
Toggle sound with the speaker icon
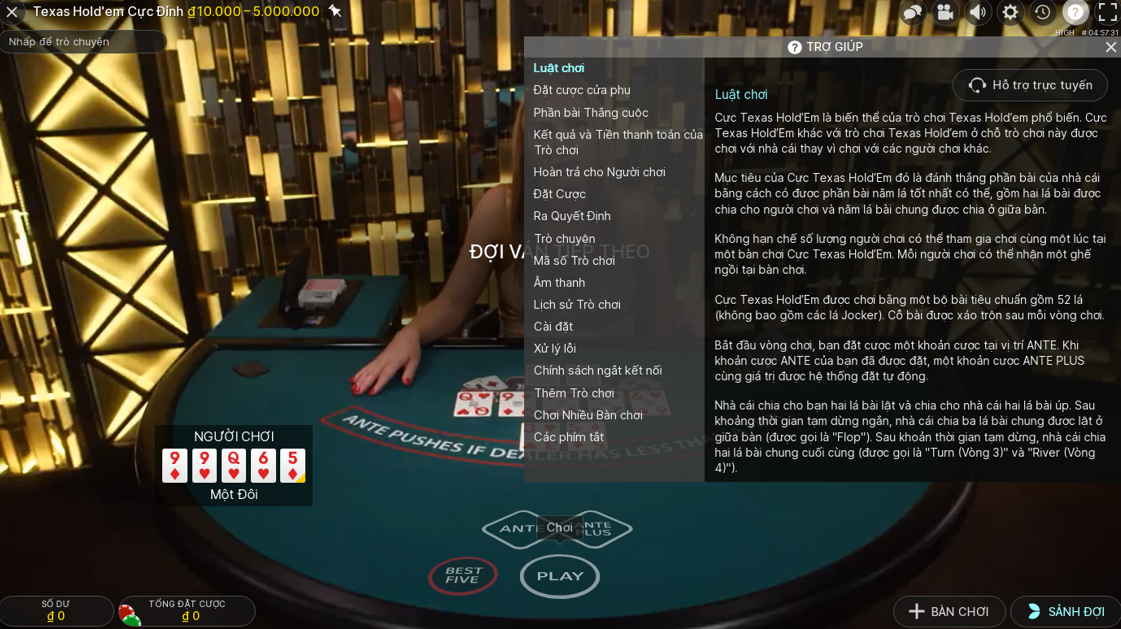(978, 12)
